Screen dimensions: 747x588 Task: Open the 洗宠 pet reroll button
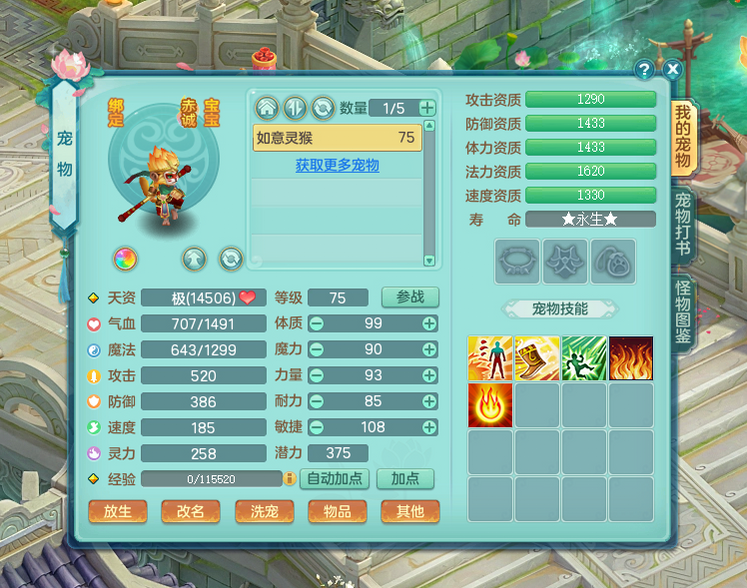264,511
